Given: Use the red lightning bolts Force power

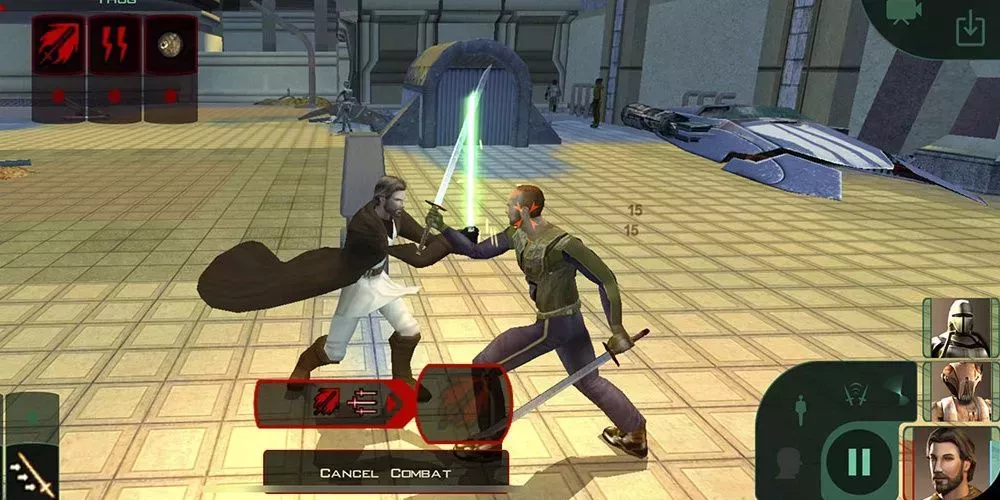Looking at the screenshot, I should click(x=114, y=45).
